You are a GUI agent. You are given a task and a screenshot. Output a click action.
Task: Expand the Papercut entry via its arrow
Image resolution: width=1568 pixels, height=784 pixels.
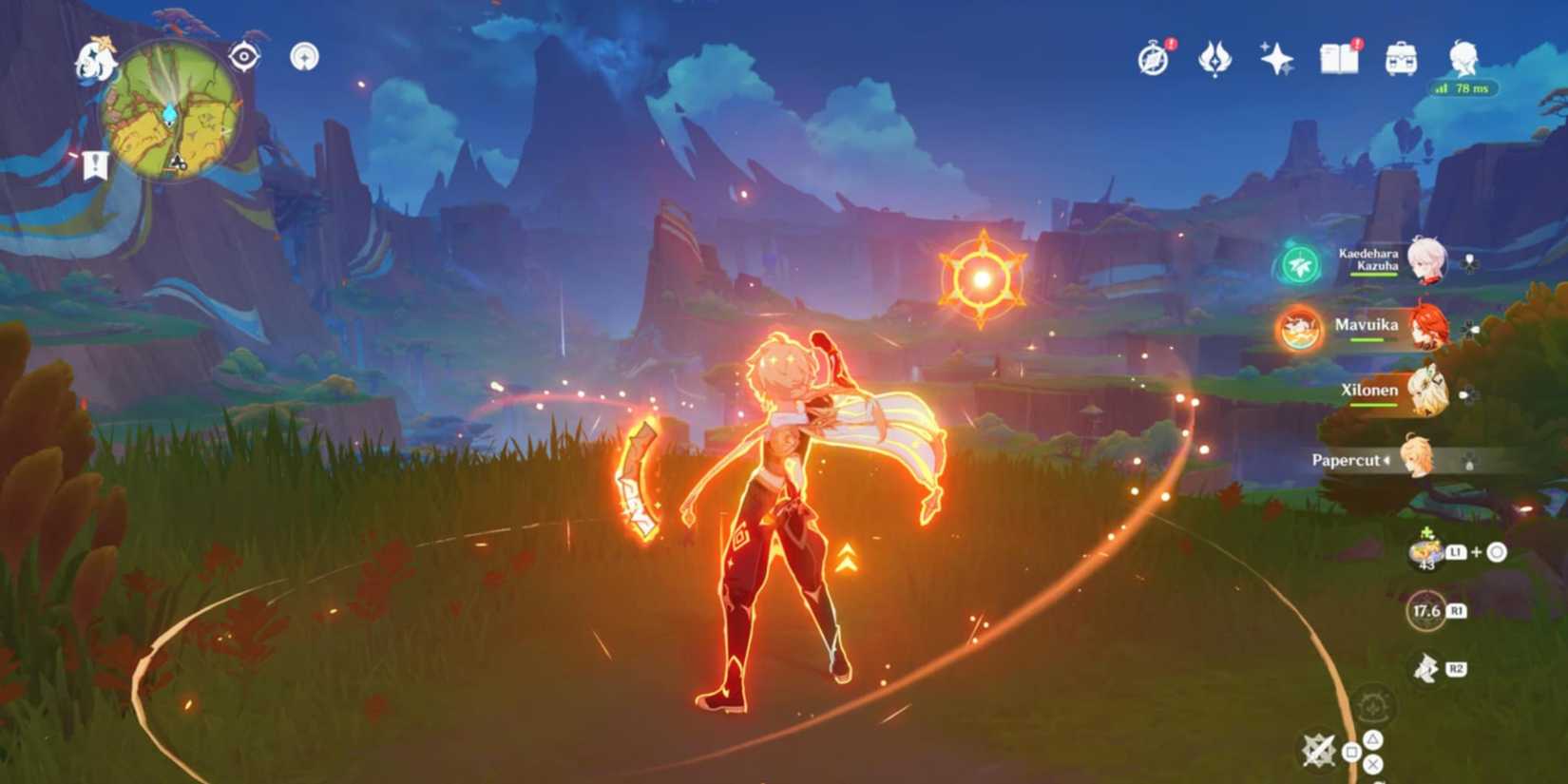(1387, 460)
